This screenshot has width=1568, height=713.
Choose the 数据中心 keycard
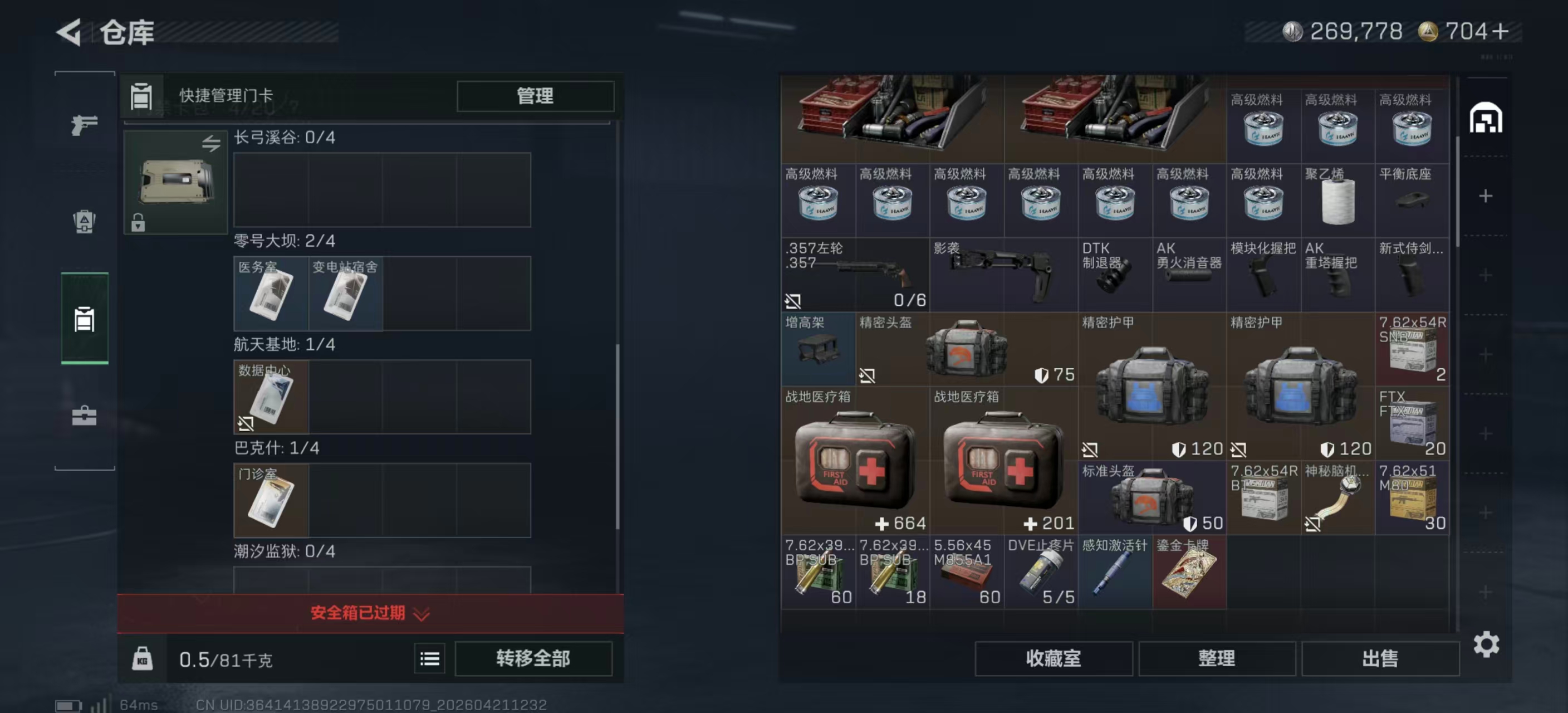271,397
